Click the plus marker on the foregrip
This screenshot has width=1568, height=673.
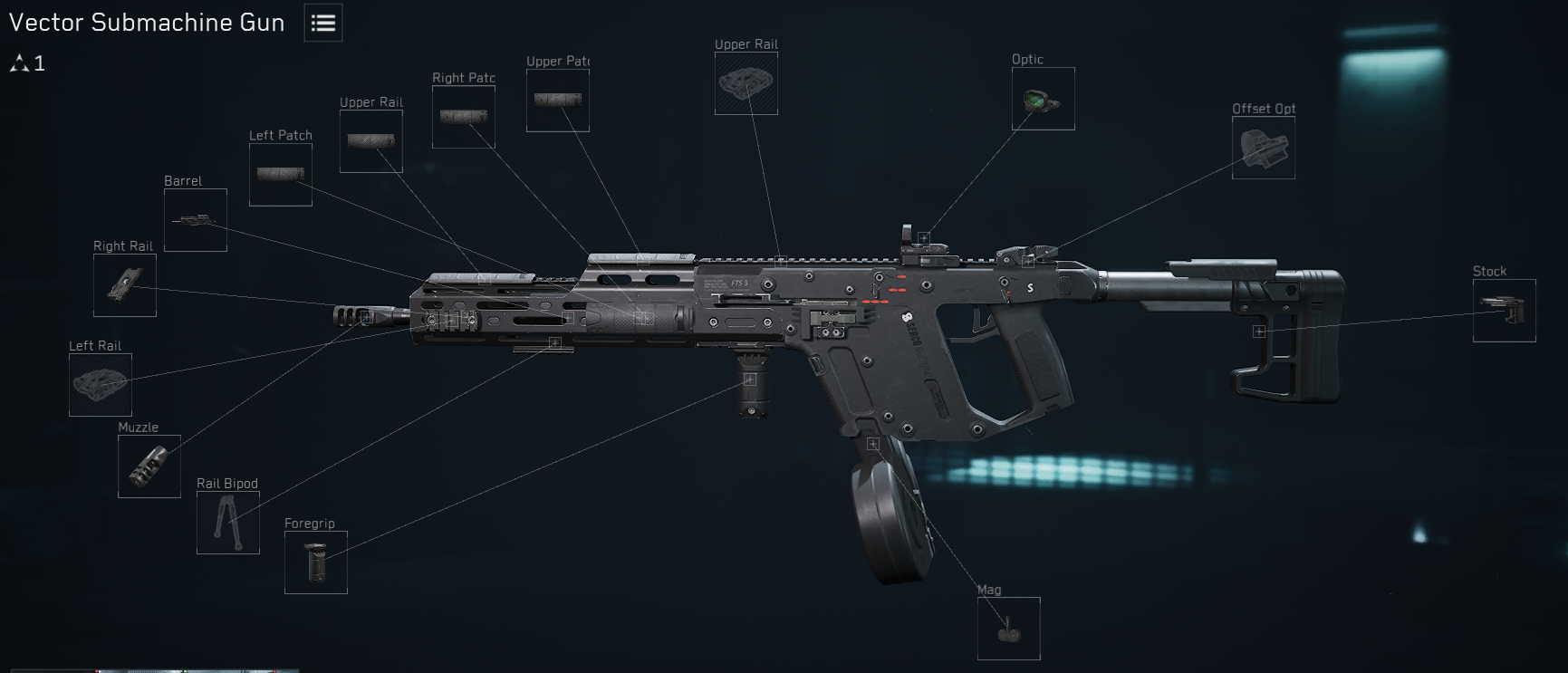(x=750, y=381)
